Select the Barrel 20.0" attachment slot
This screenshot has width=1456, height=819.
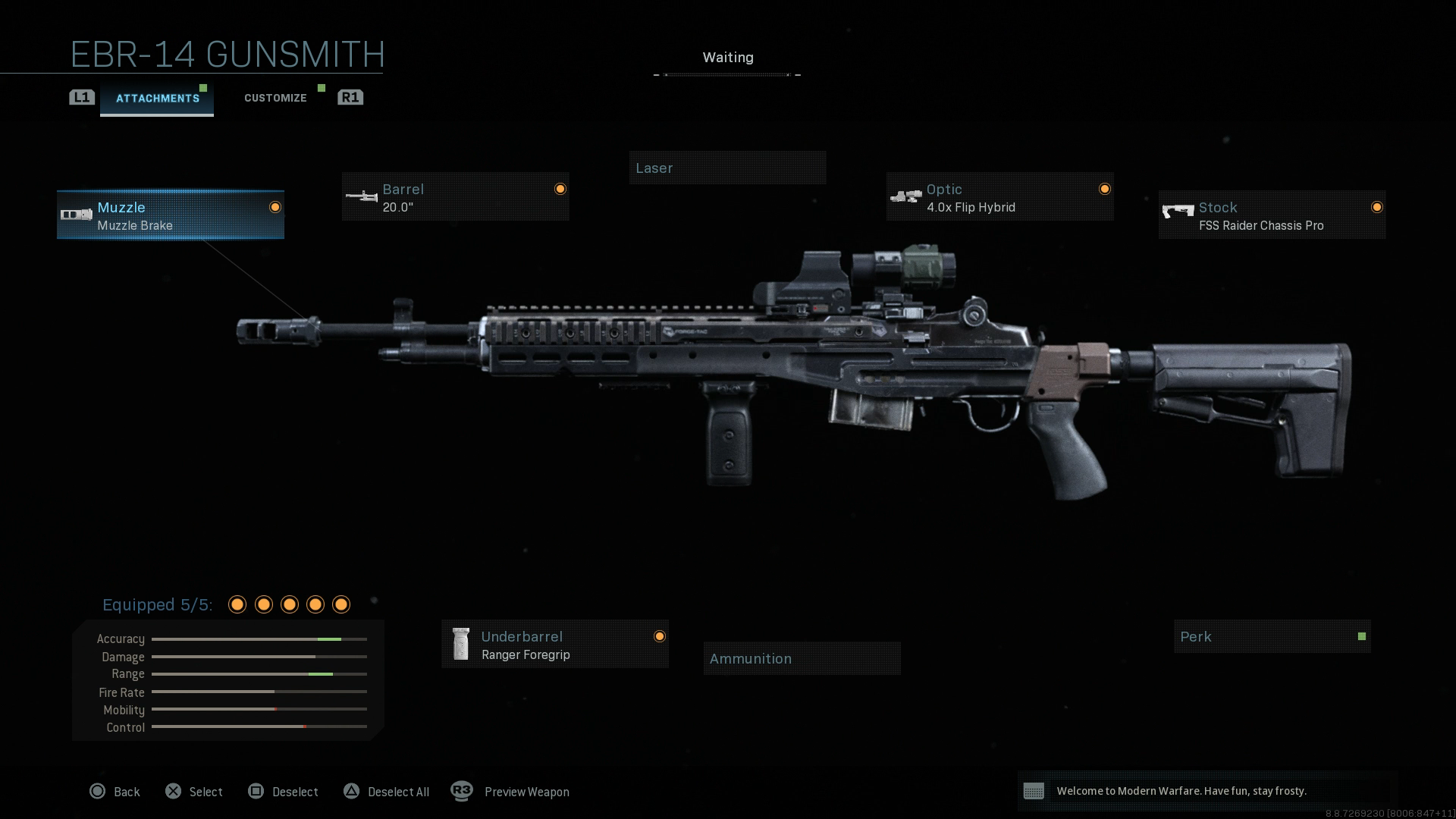453,197
